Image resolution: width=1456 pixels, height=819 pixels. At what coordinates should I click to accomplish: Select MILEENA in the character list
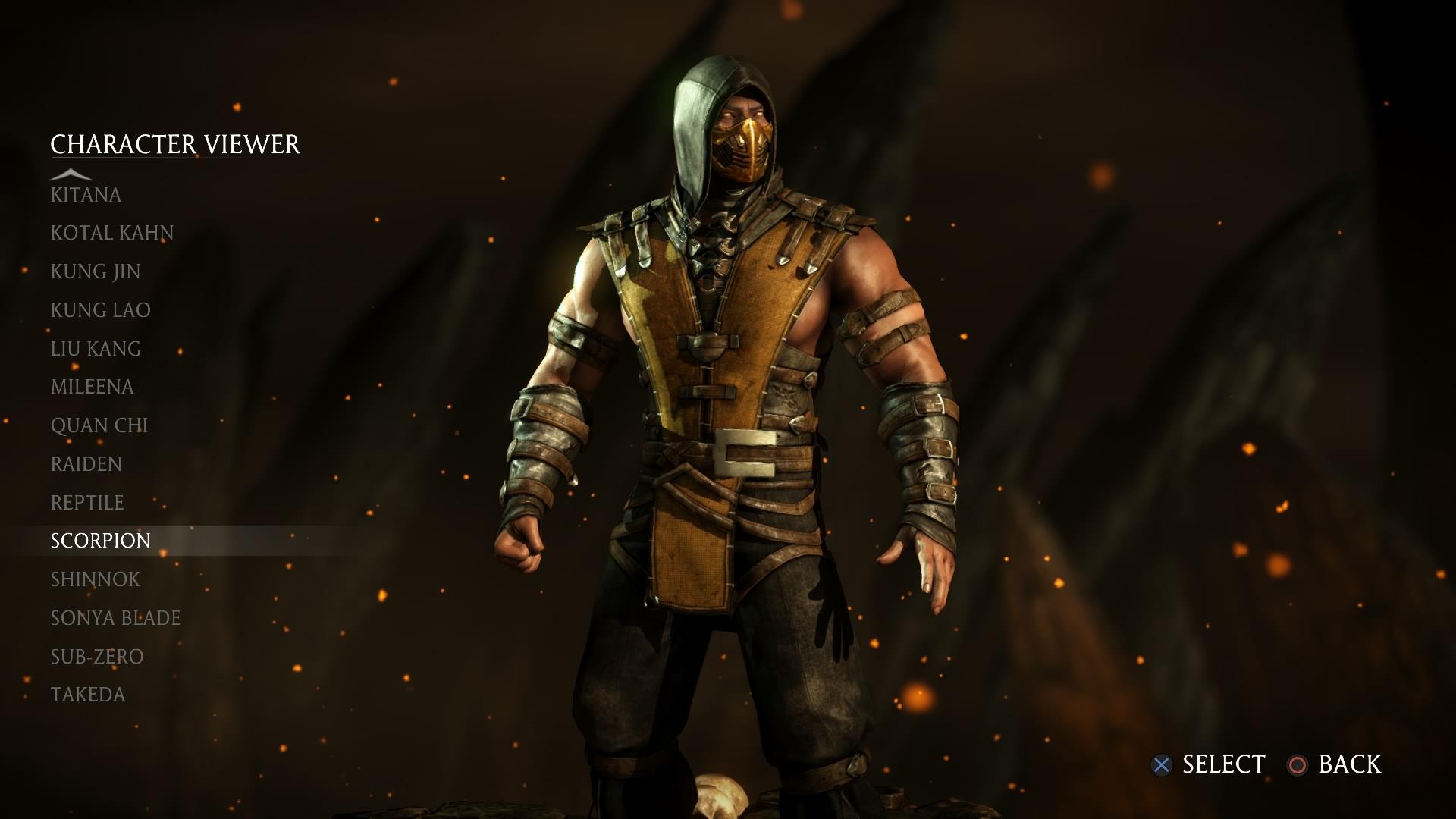pyautogui.click(x=90, y=386)
